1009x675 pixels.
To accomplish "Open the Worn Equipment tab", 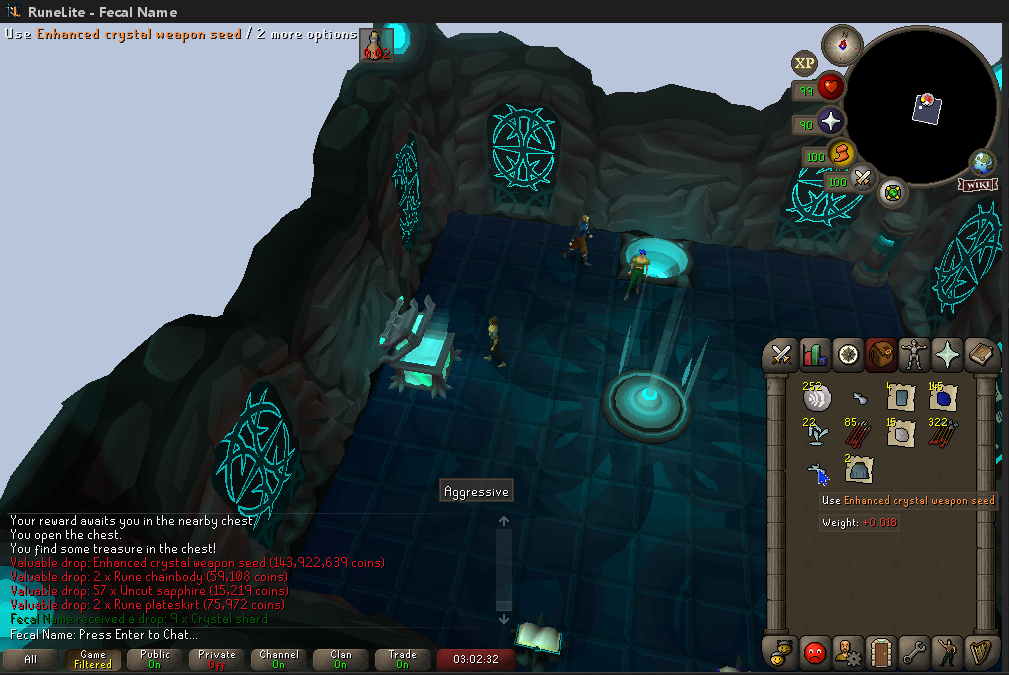I will point(913,354).
